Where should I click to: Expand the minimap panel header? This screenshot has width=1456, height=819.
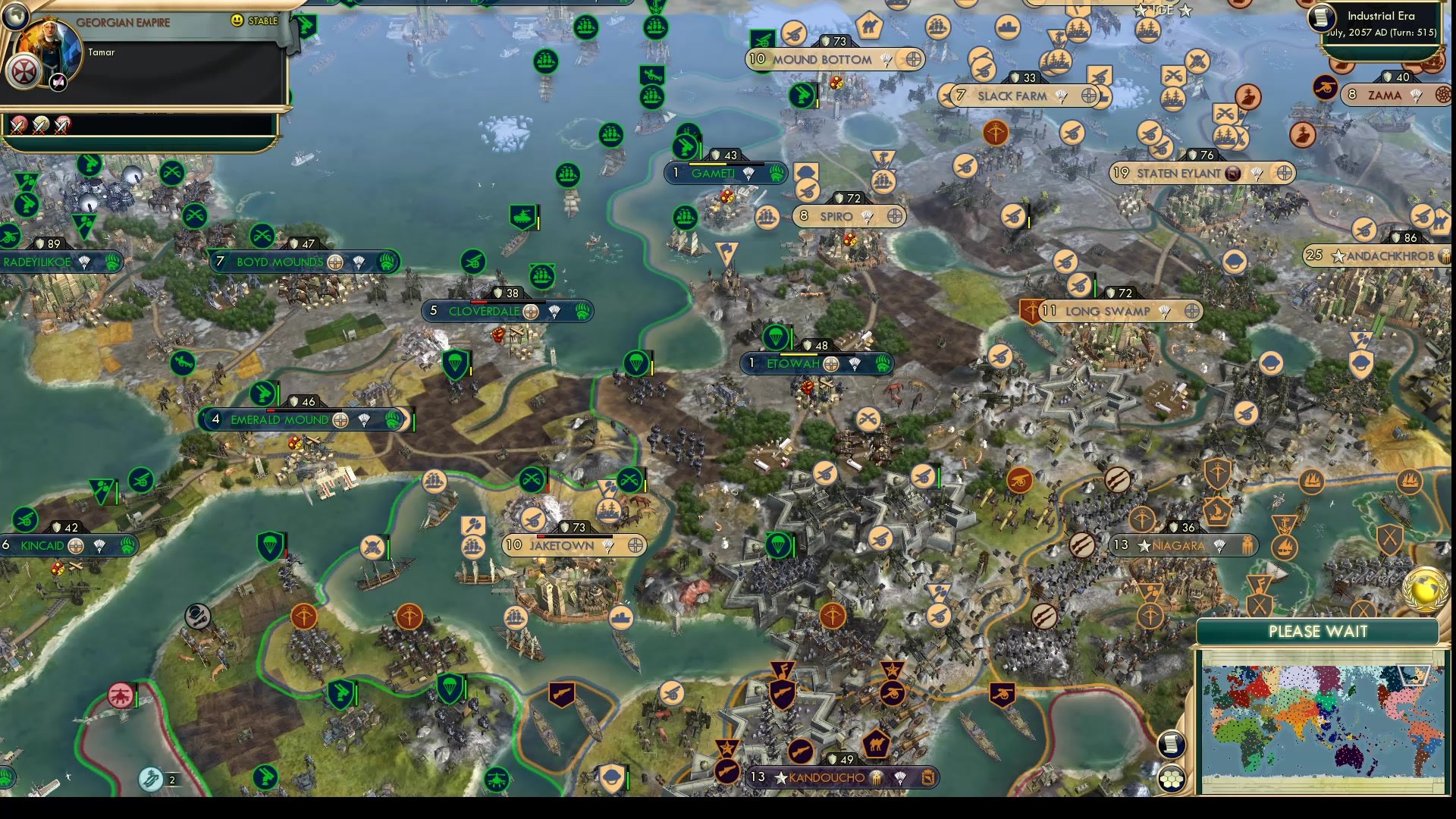tap(1316, 631)
